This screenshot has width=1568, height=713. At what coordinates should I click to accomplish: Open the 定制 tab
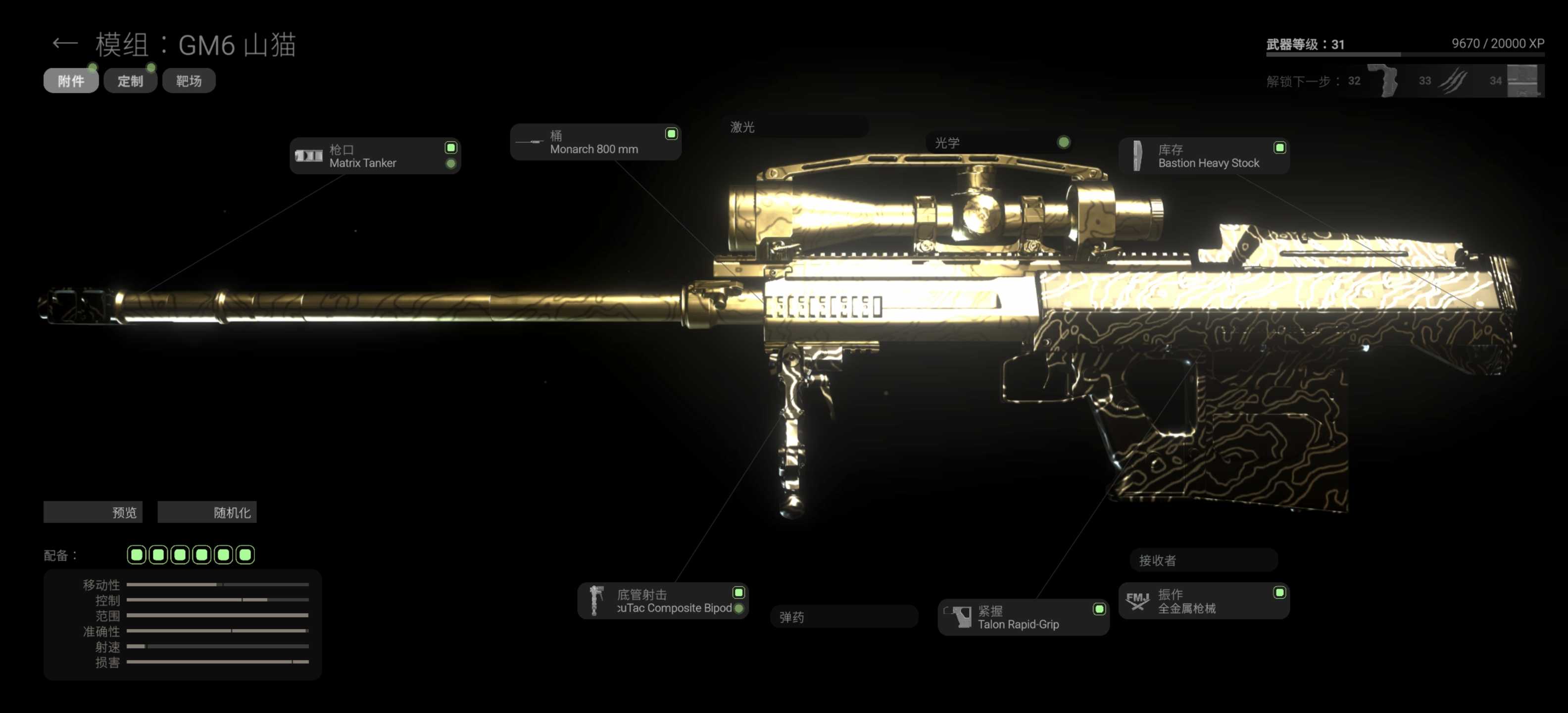(130, 81)
